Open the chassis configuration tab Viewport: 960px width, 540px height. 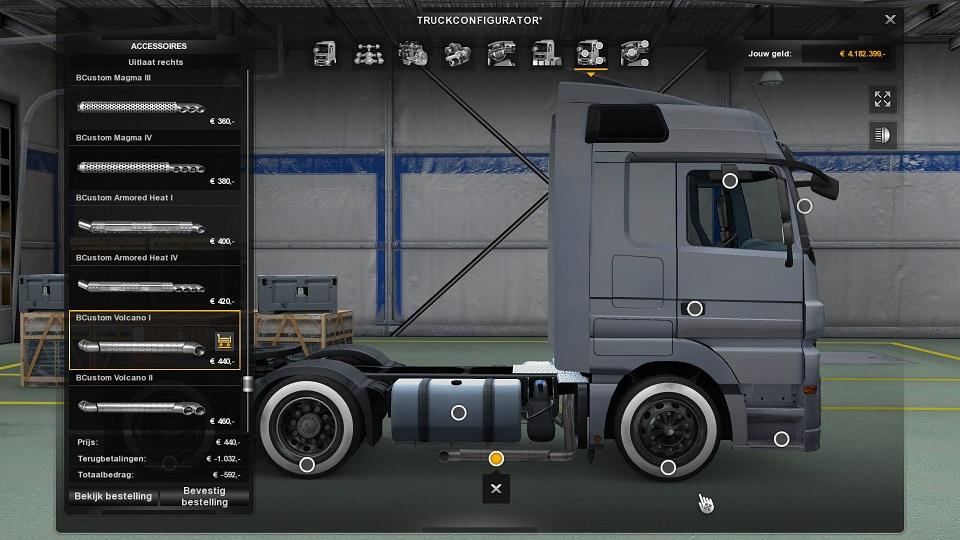click(x=370, y=53)
